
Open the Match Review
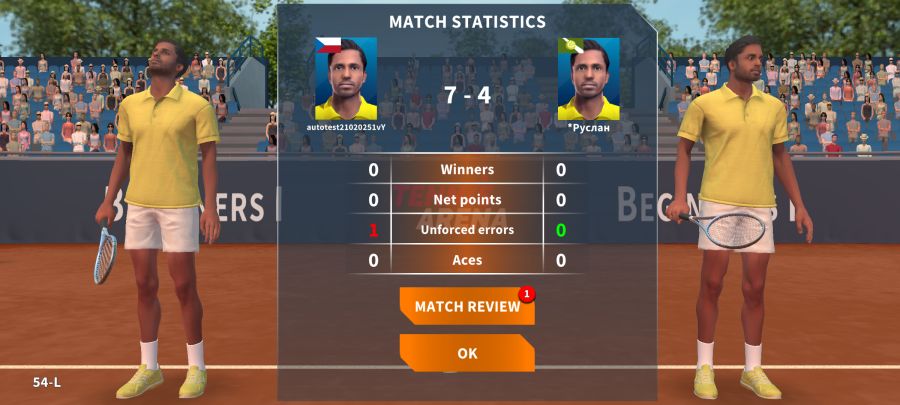[x=467, y=306]
